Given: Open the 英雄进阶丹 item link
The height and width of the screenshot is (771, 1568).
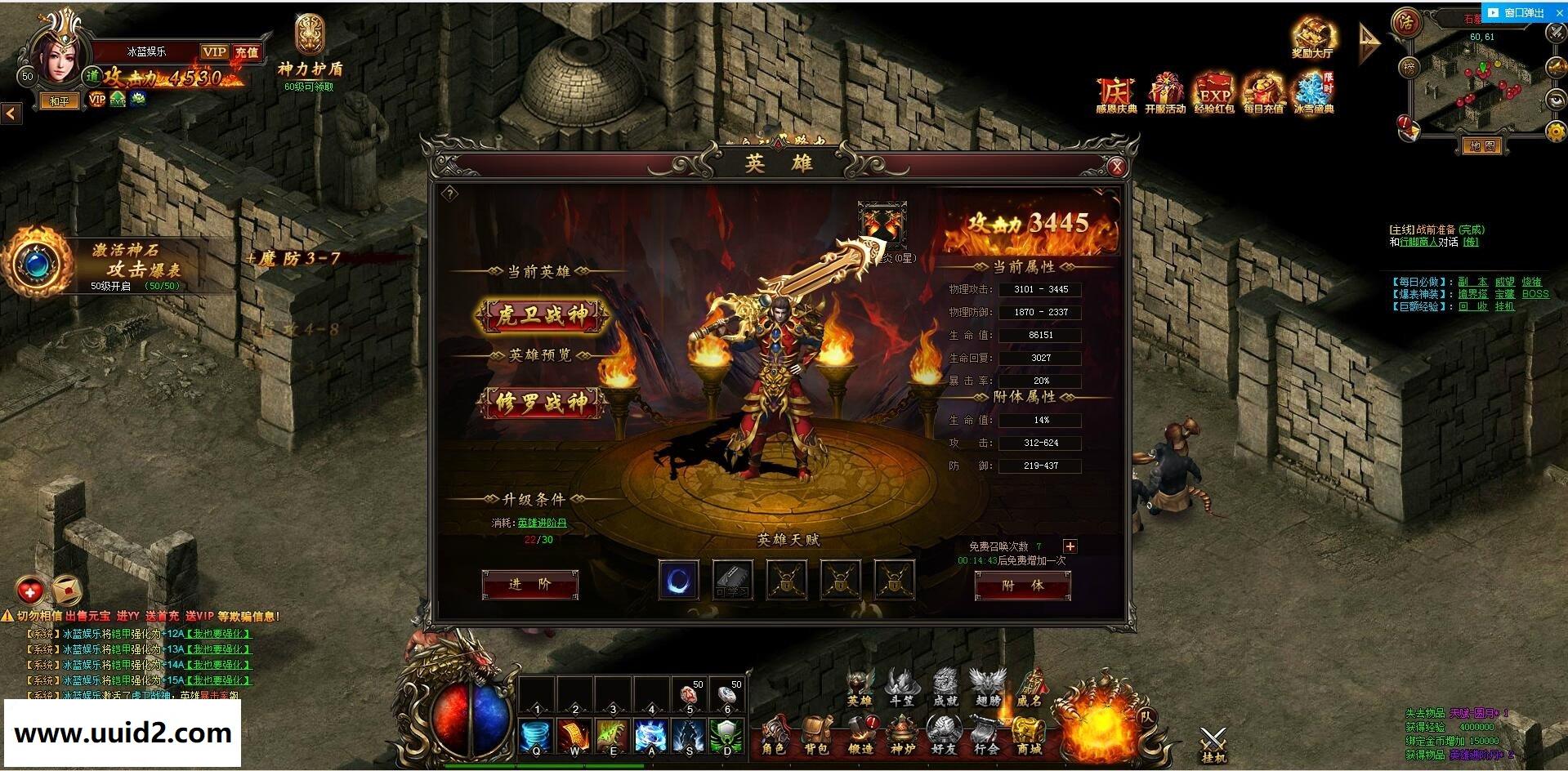Looking at the screenshot, I should click(x=542, y=523).
